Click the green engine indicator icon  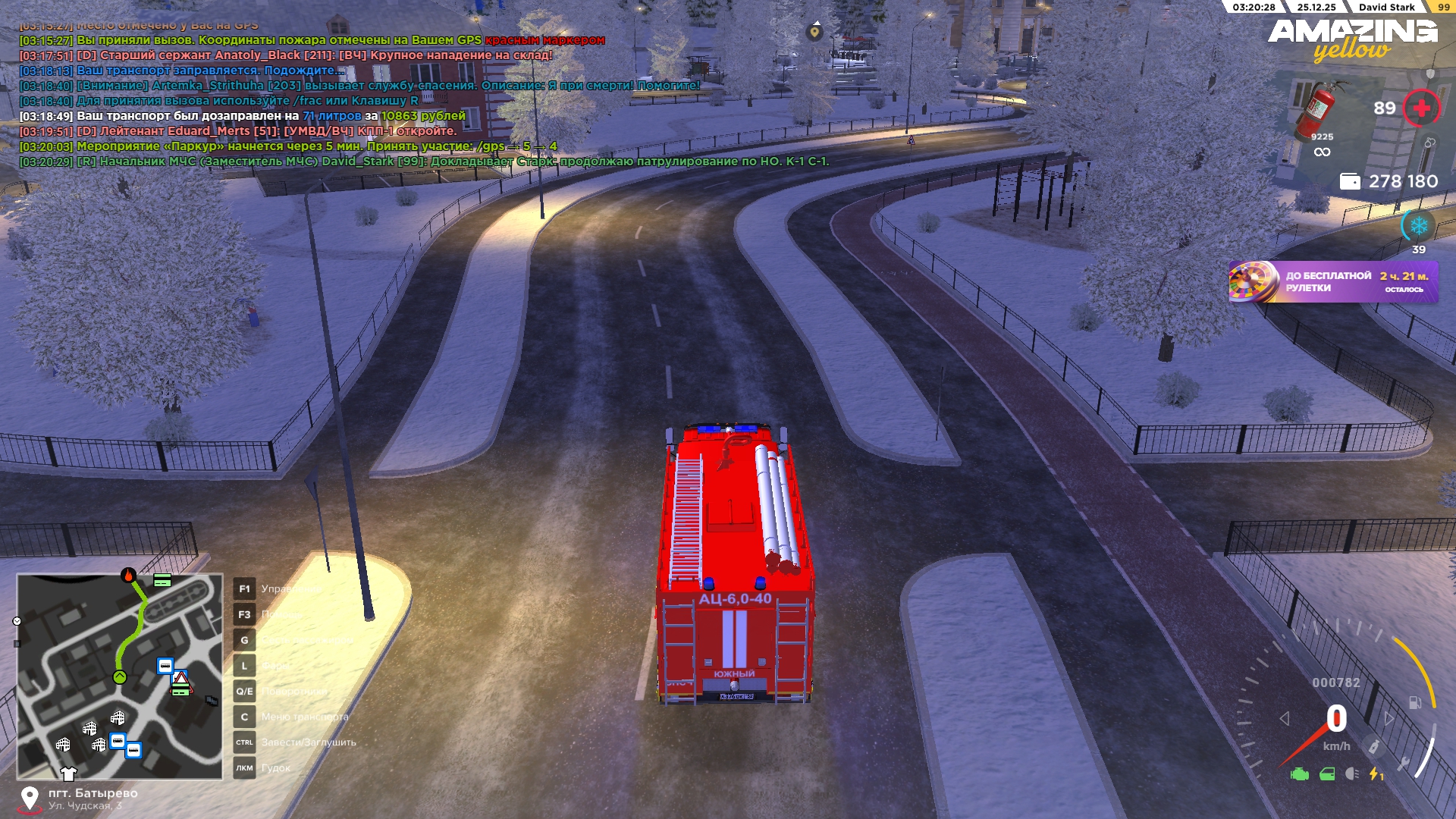[x=1300, y=774]
